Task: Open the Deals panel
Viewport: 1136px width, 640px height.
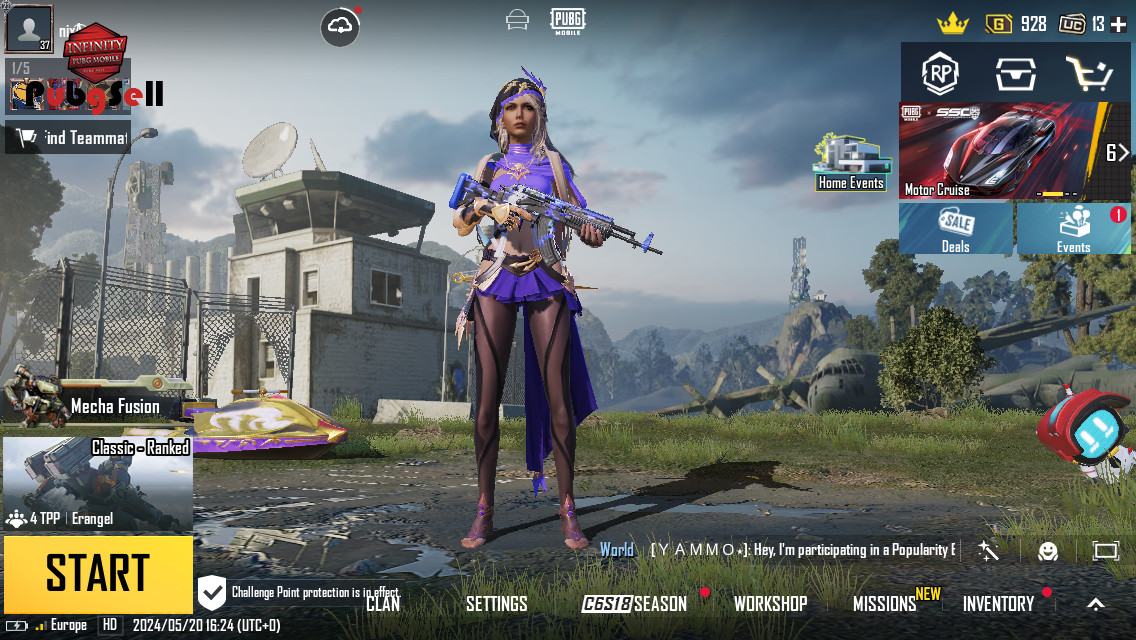Action: pos(956,229)
